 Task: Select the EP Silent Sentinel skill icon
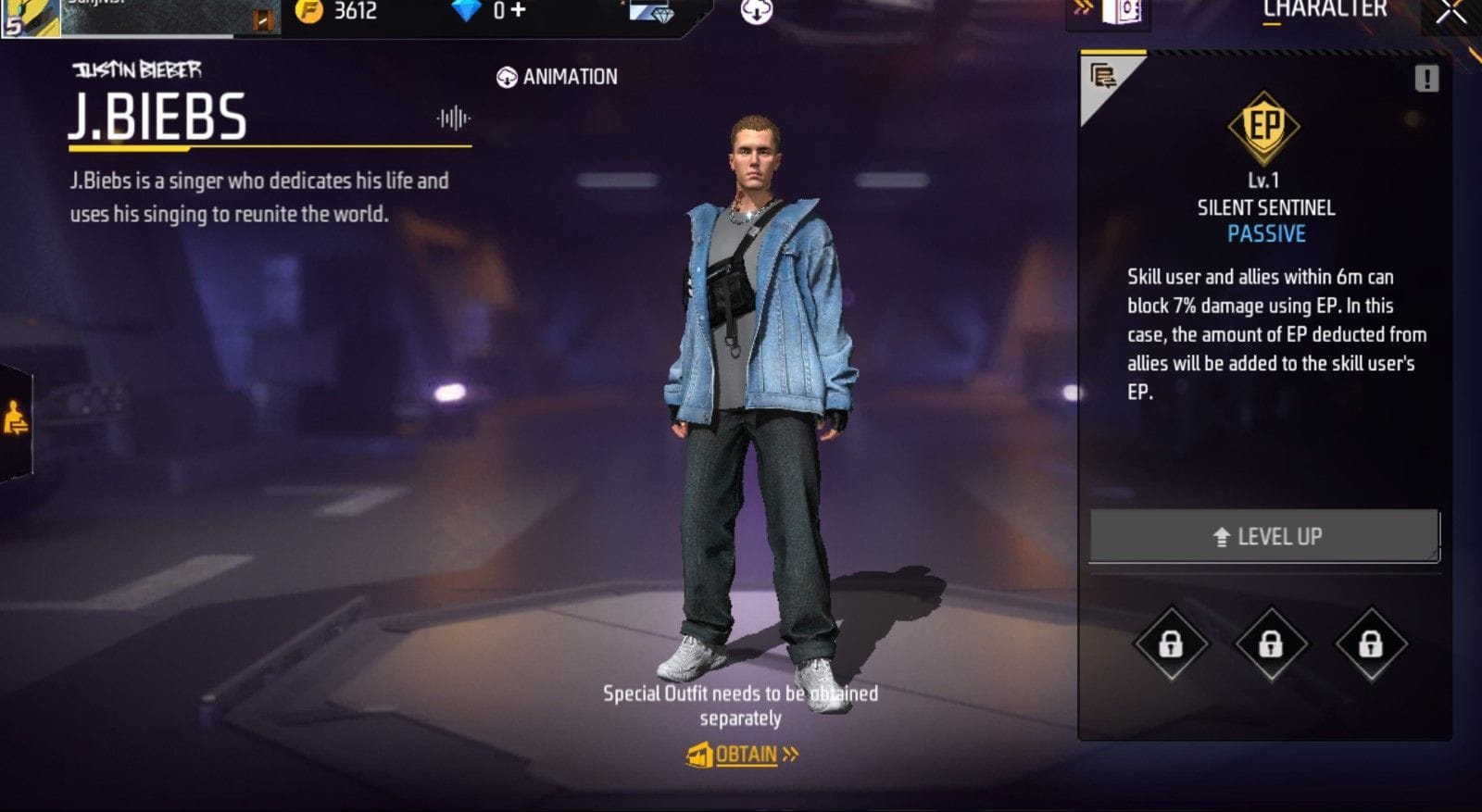click(1266, 125)
